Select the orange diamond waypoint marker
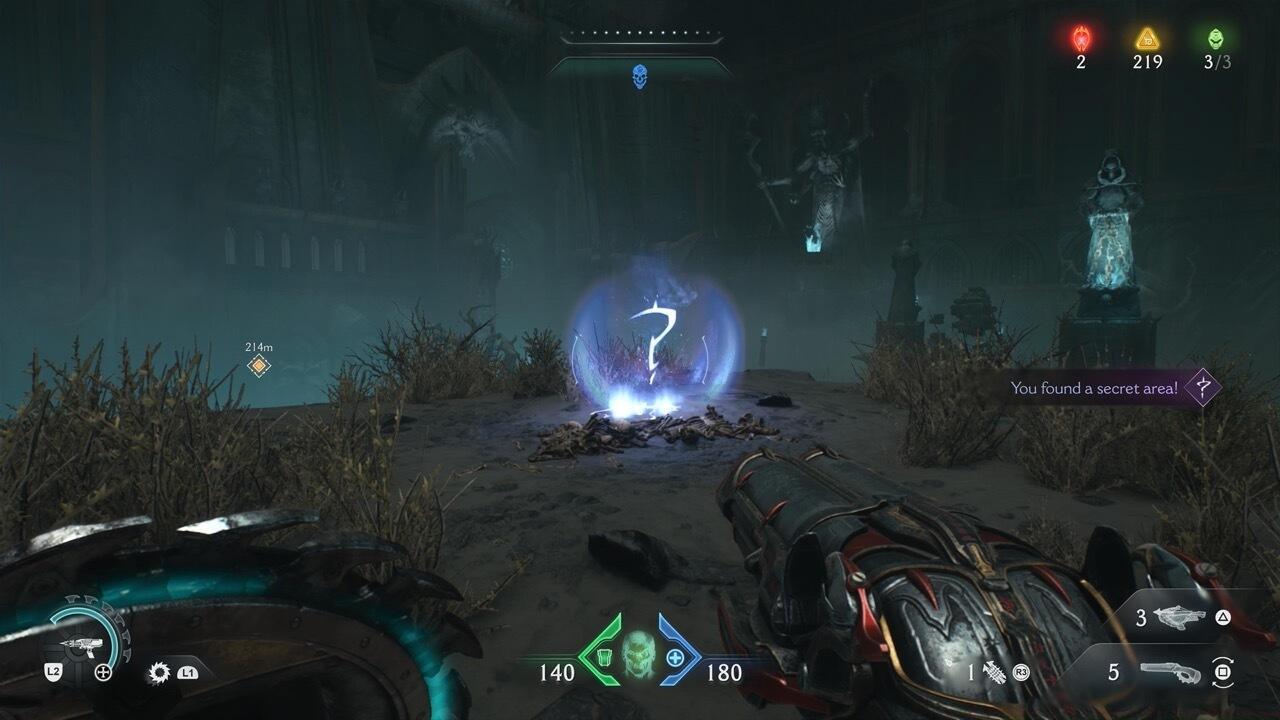1280x720 pixels. point(259,366)
